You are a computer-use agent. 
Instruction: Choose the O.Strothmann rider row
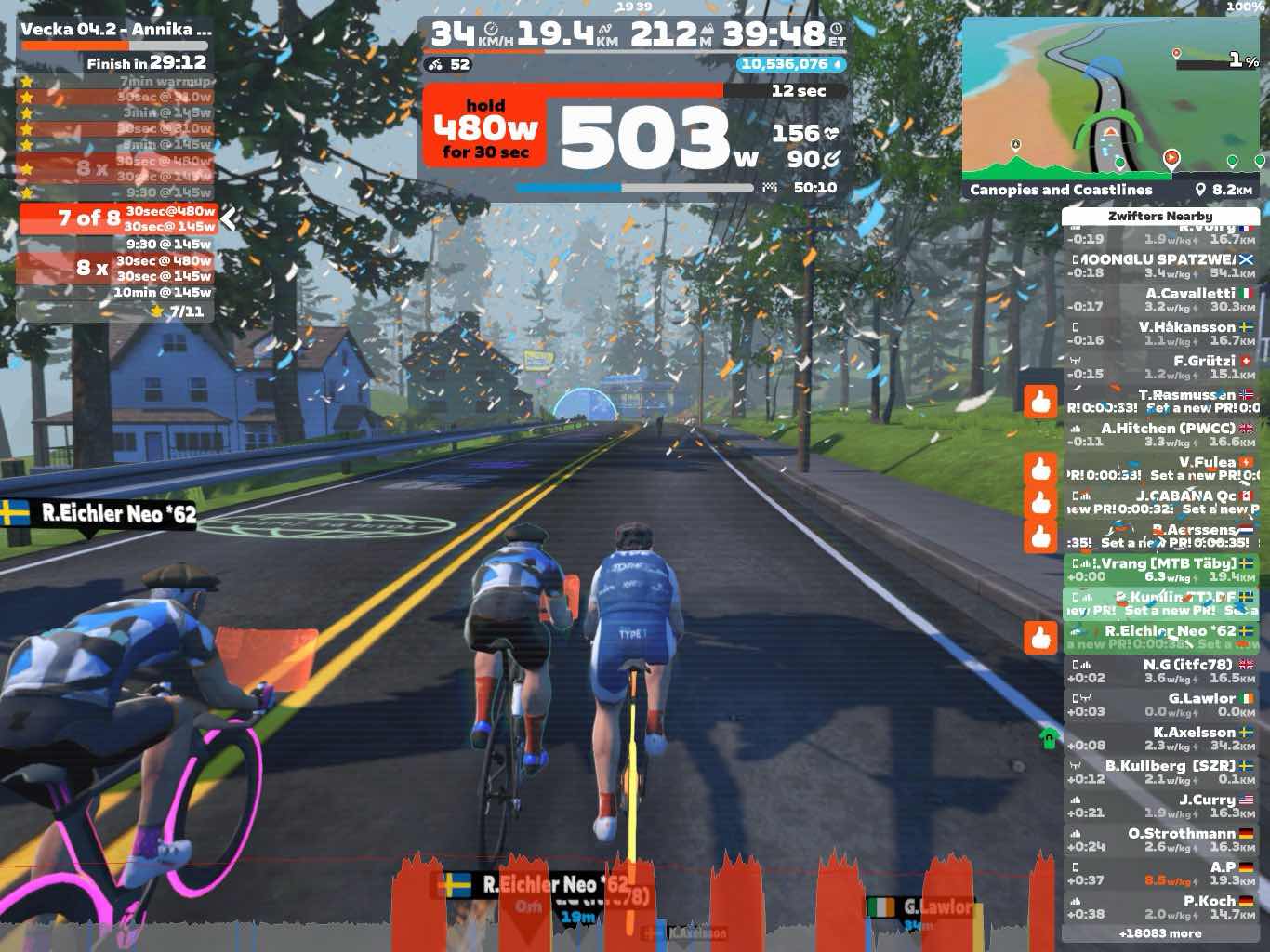coord(1160,840)
